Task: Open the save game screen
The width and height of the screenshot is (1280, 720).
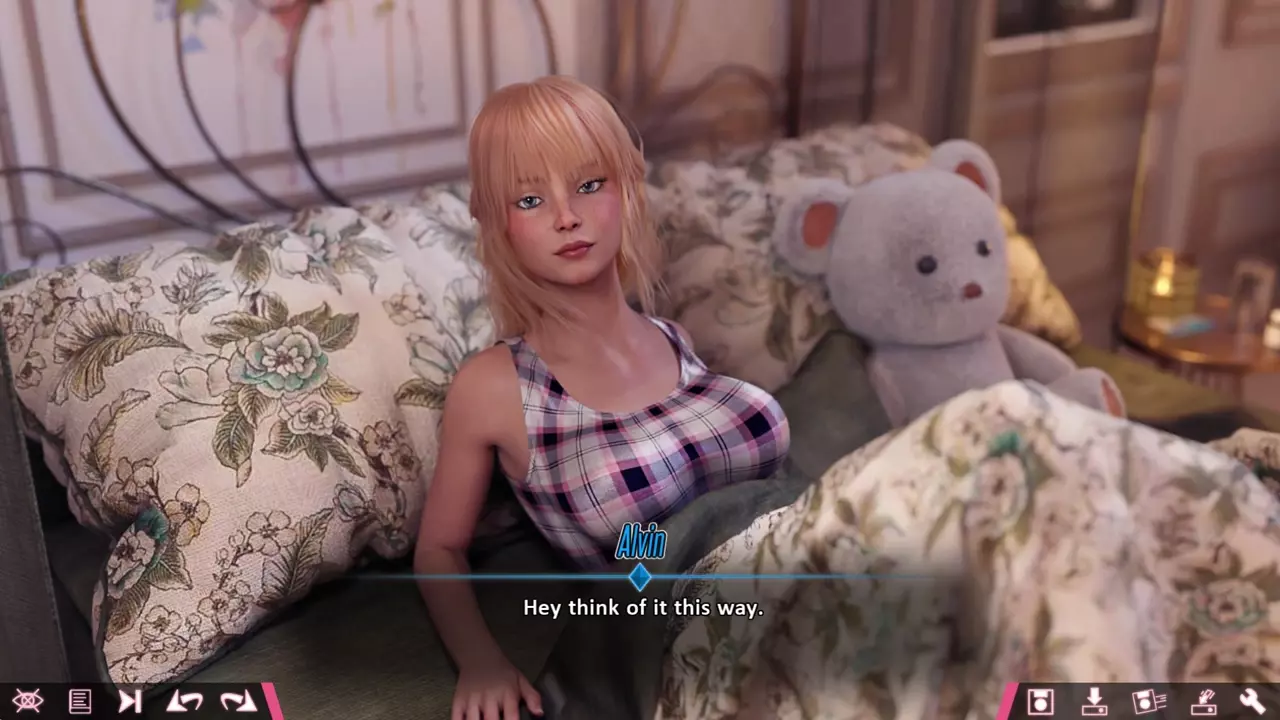Action: 1040,701
